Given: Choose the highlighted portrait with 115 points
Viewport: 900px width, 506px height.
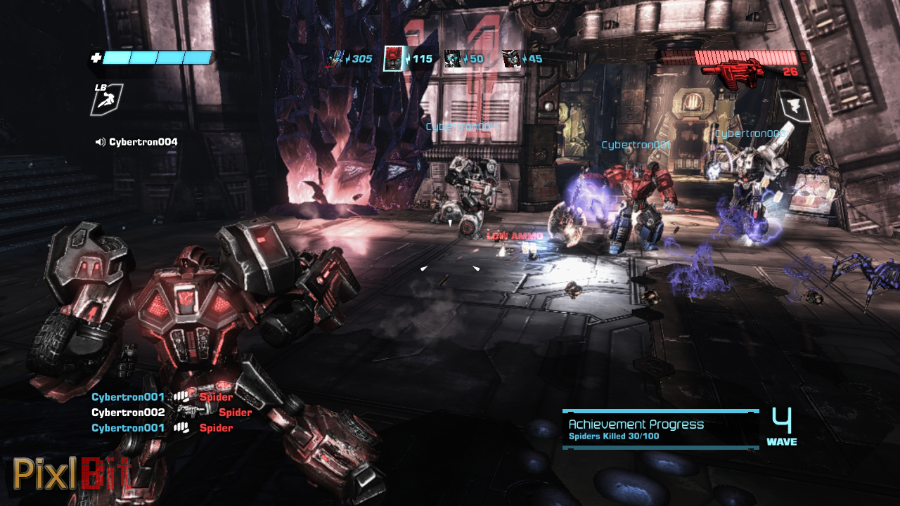Looking at the screenshot, I should 394,59.
